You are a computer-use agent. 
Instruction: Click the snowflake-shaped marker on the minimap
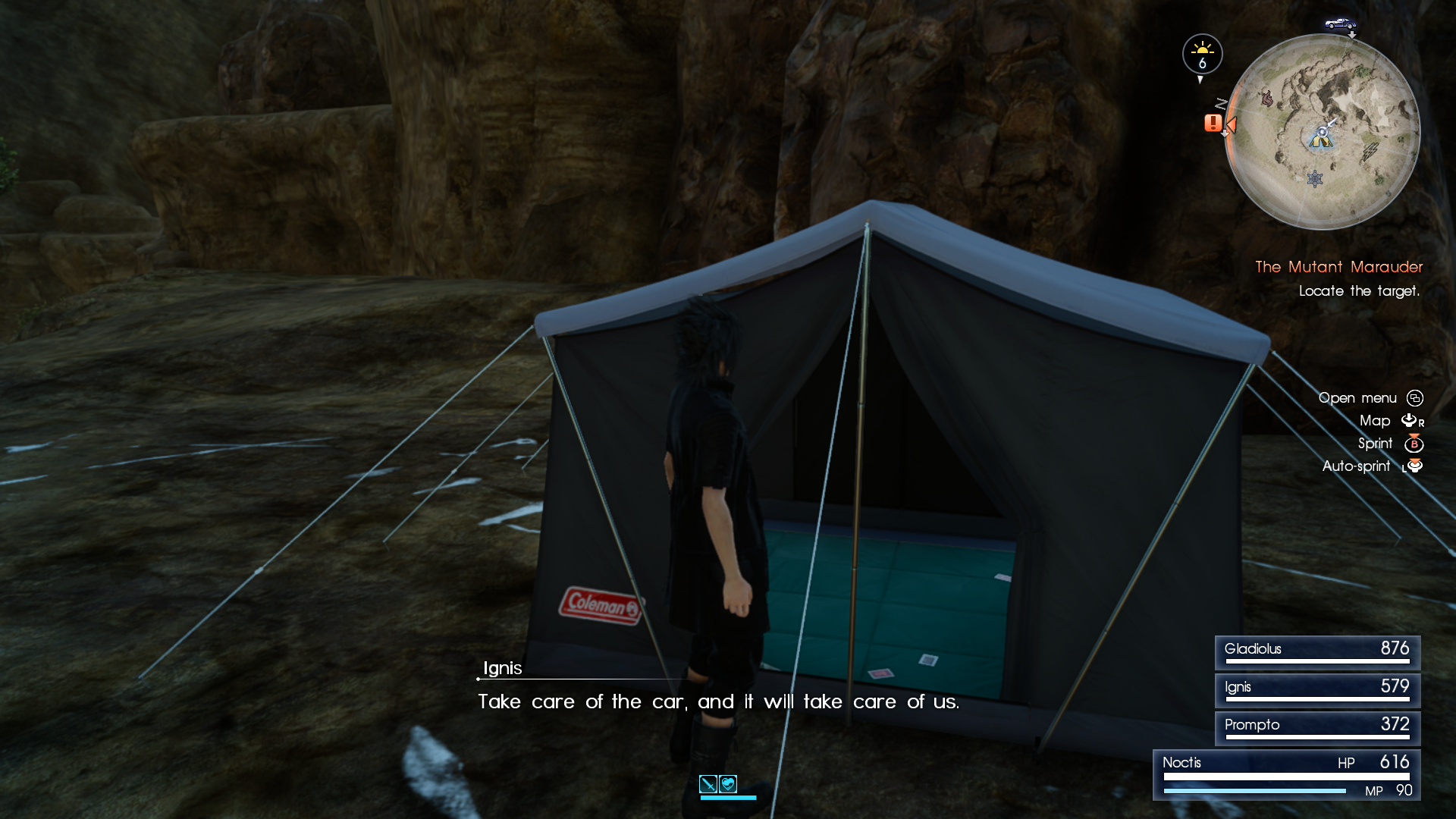tap(1315, 179)
